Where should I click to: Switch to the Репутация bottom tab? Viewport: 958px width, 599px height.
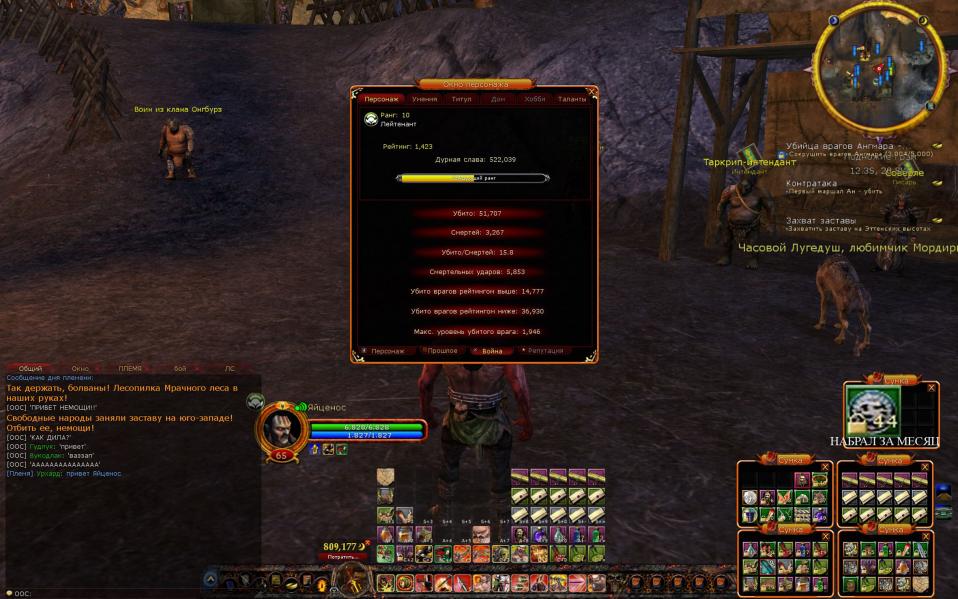pyautogui.click(x=544, y=351)
